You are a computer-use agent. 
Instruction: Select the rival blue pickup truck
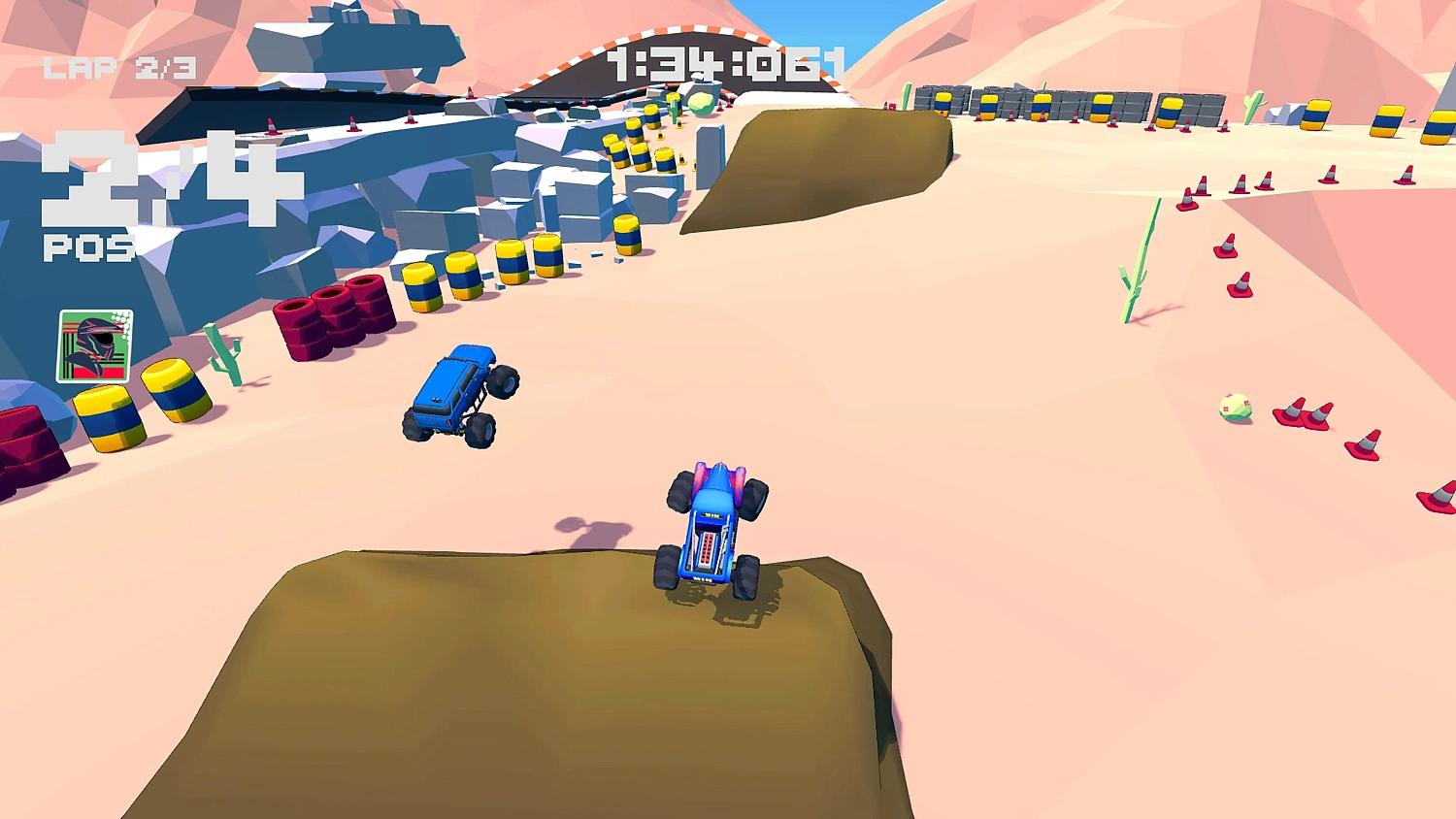point(456,393)
